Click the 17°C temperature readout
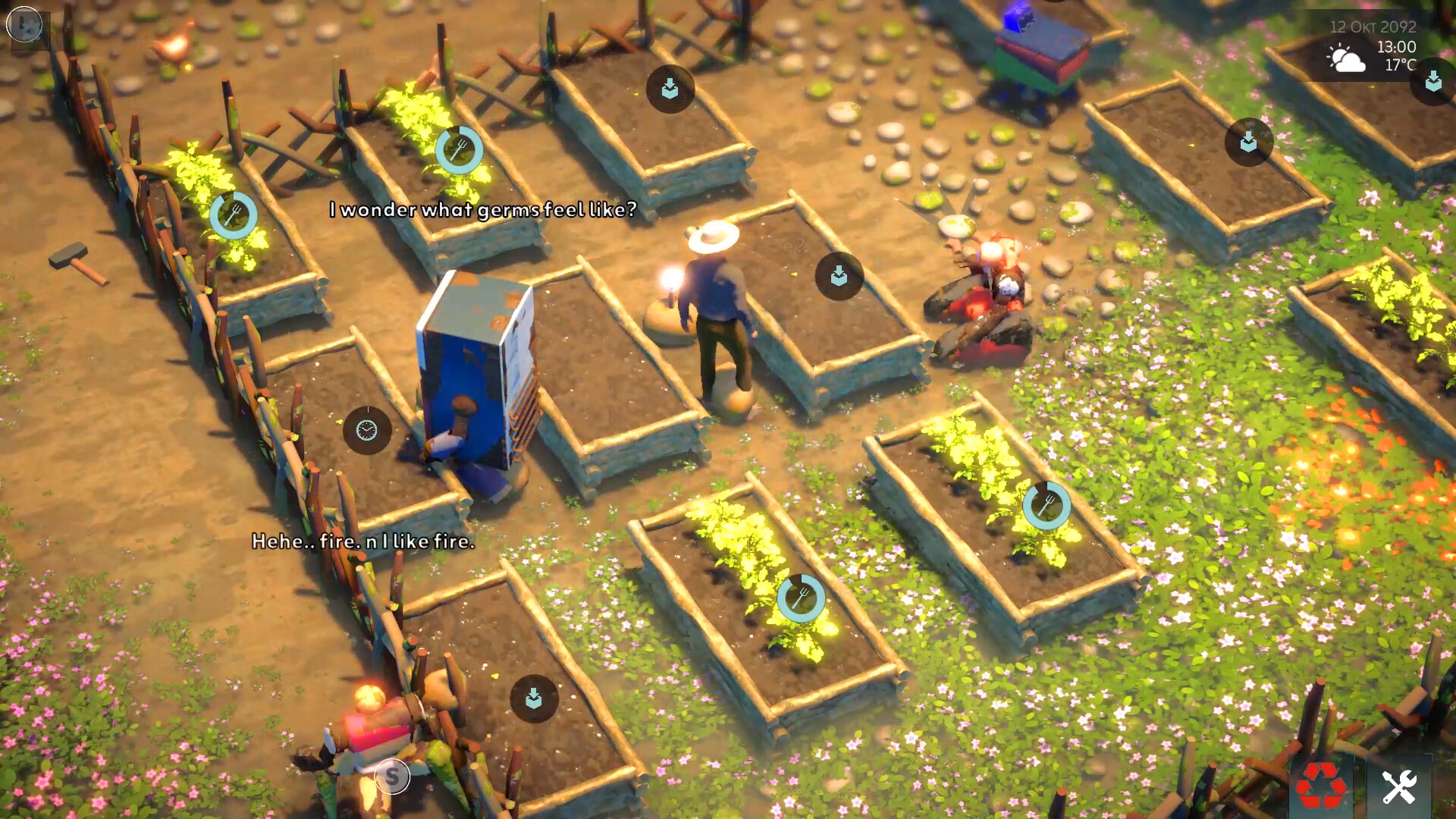This screenshot has height=819, width=1456. pyautogui.click(x=1399, y=64)
